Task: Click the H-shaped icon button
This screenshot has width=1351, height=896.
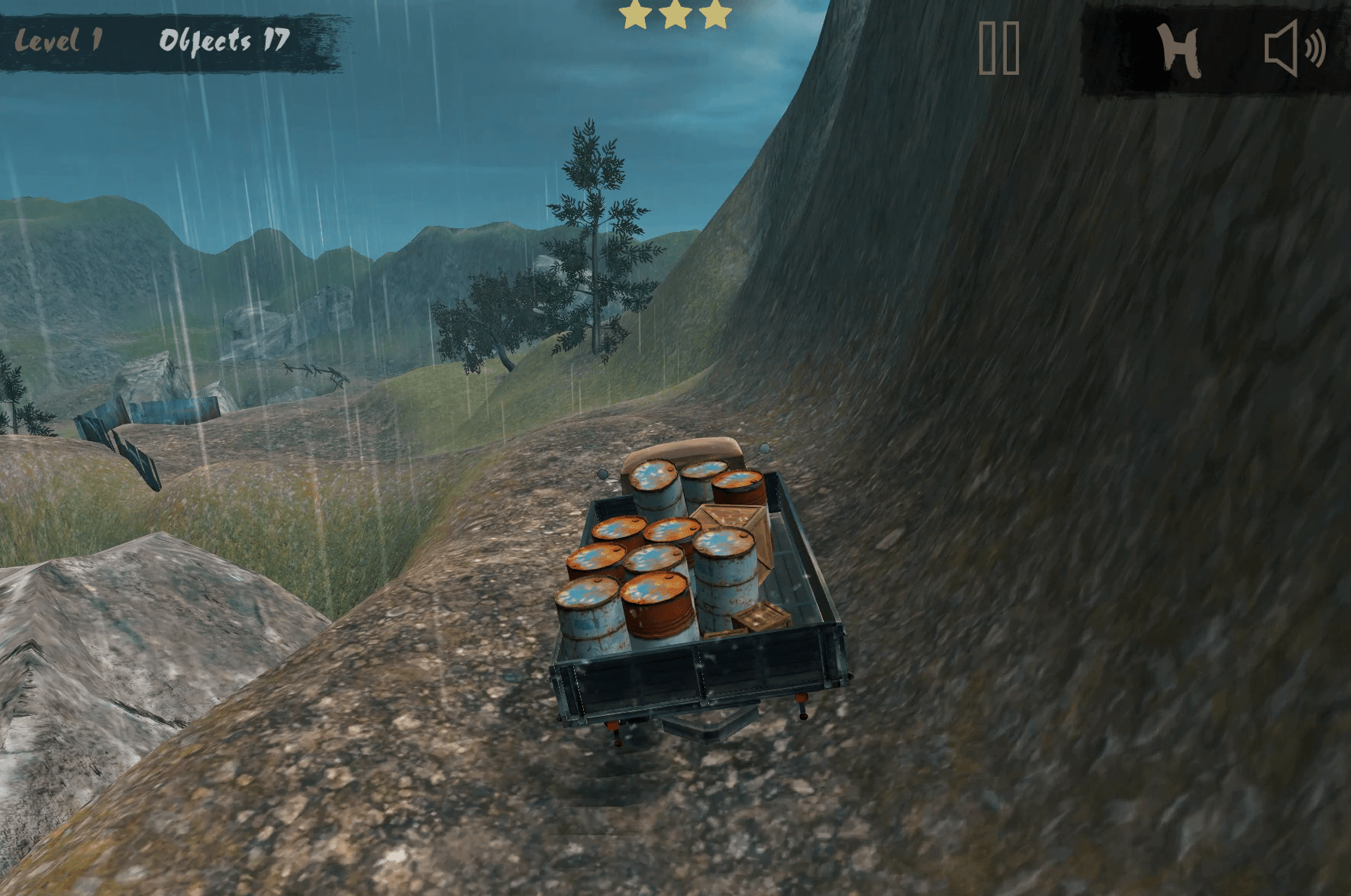Action: point(1178,50)
